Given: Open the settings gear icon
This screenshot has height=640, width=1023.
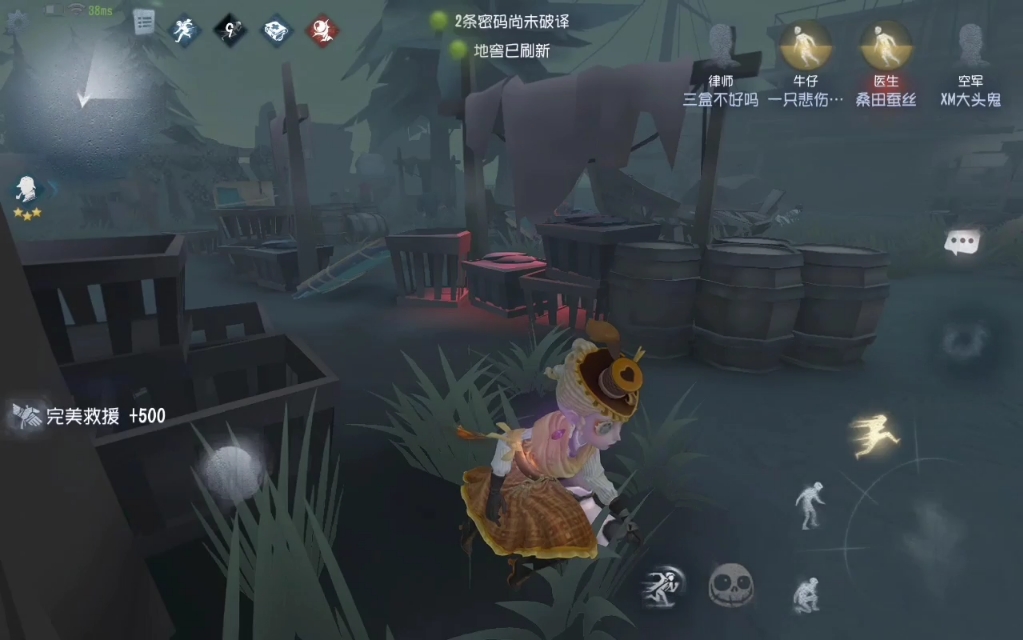Looking at the screenshot, I should (15, 22).
